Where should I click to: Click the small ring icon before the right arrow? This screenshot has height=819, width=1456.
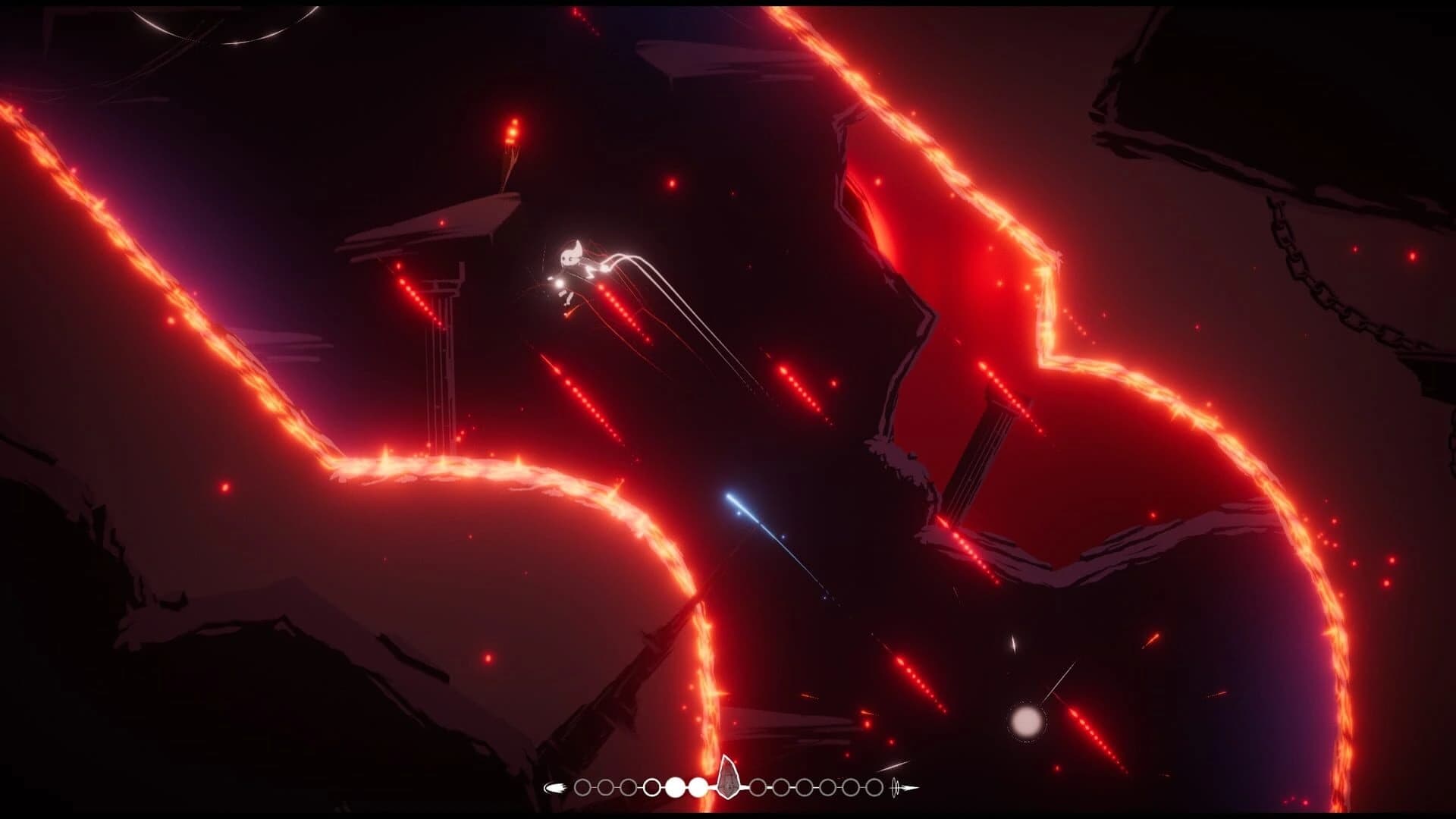tap(896, 786)
